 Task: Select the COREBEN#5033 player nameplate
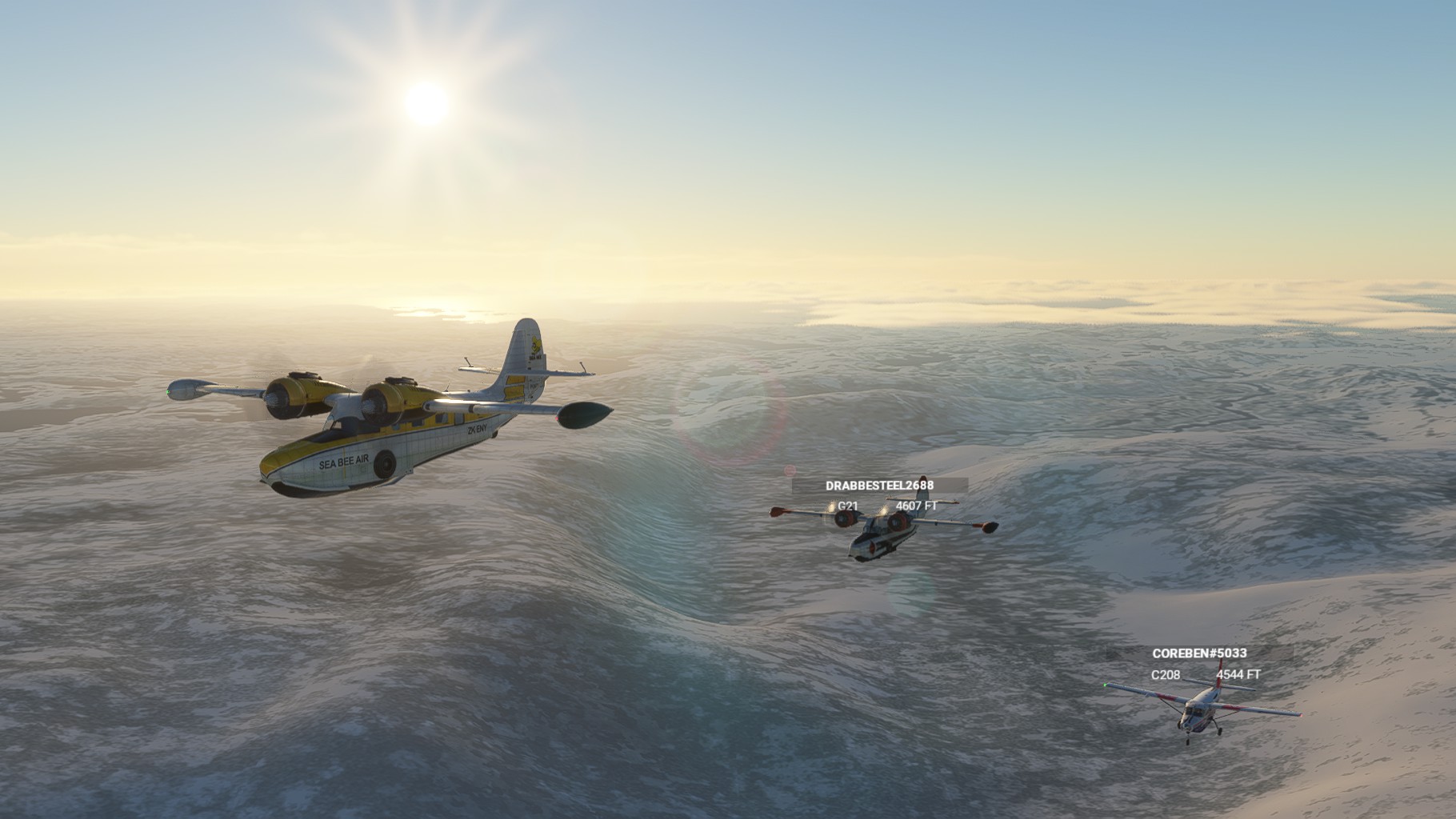(1199, 653)
